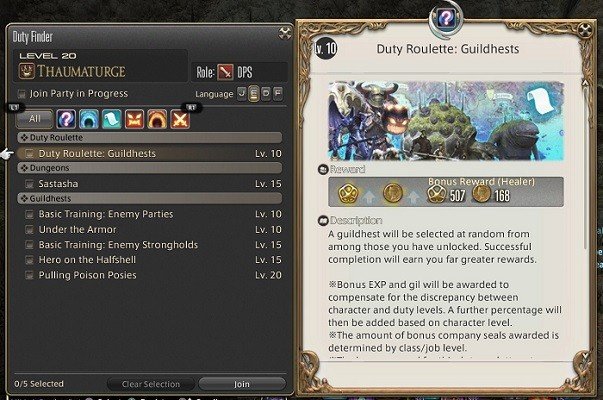Viewport: 603px width, 400px height.
Task: Click the Clear Selection button
Action: tap(151, 384)
